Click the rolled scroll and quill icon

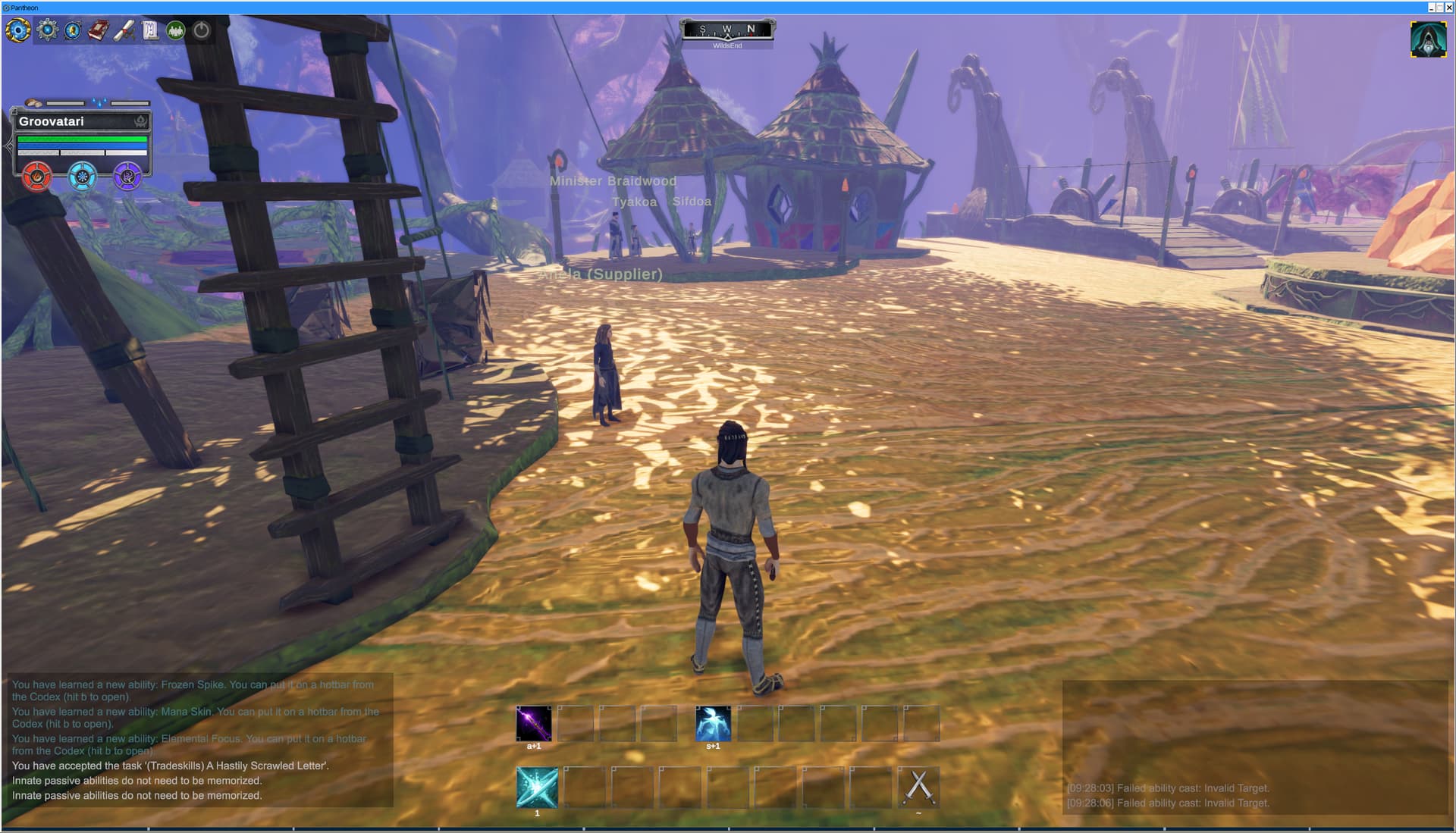[124, 30]
